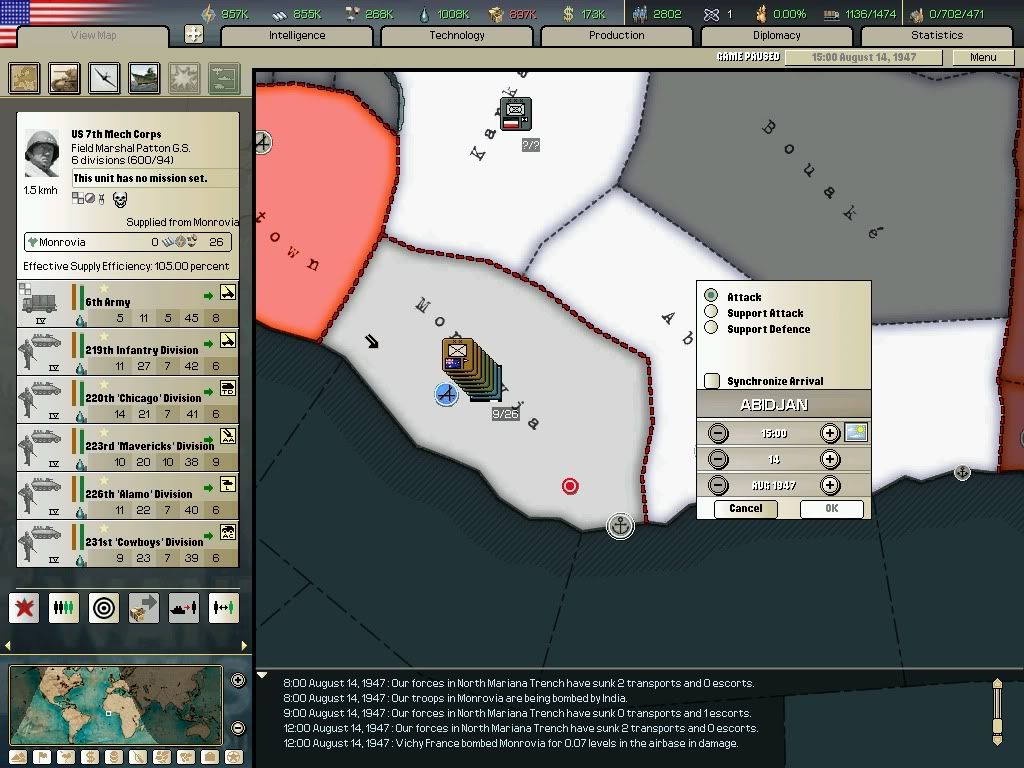Decrease the arrival day with its minus button
This screenshot has width=1024, height=768.
[718, 459]
